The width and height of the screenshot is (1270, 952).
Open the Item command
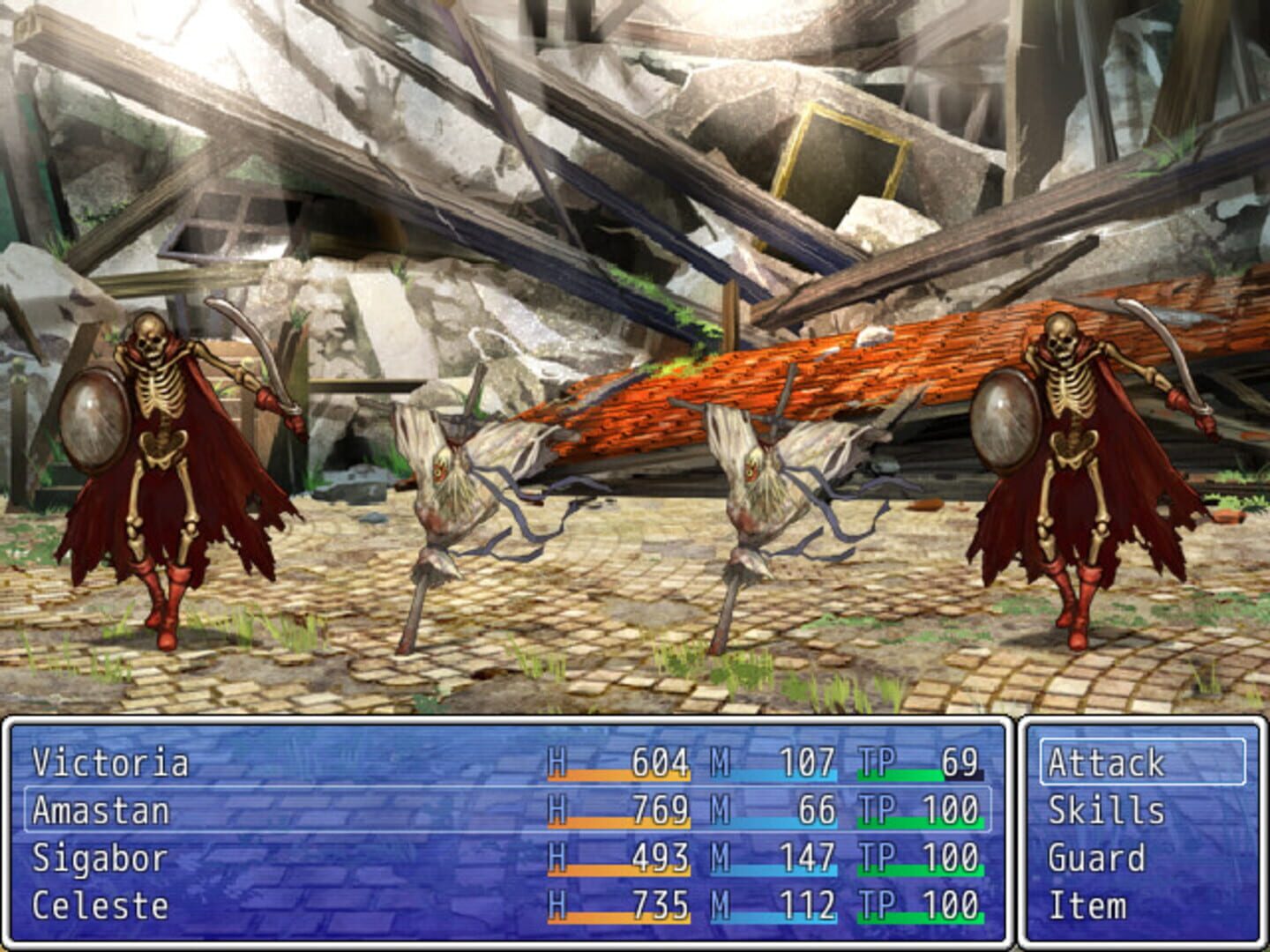(1087, 904)
